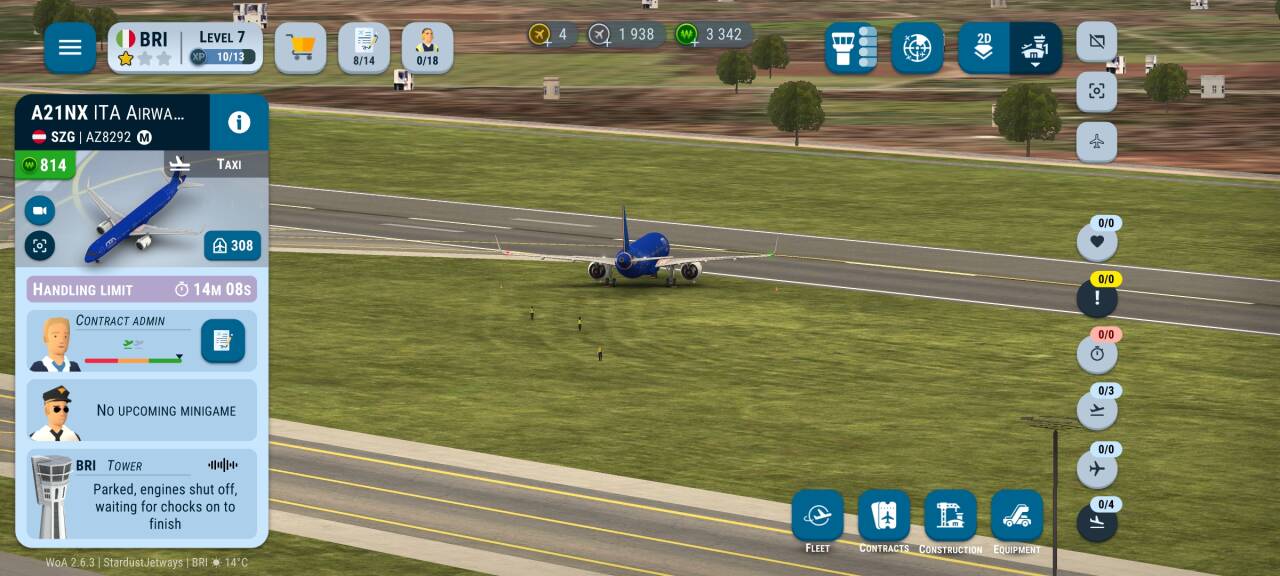1280x576 pixels.
Task: Open the staff panel showing 0/18
Action: coord(427,47)
